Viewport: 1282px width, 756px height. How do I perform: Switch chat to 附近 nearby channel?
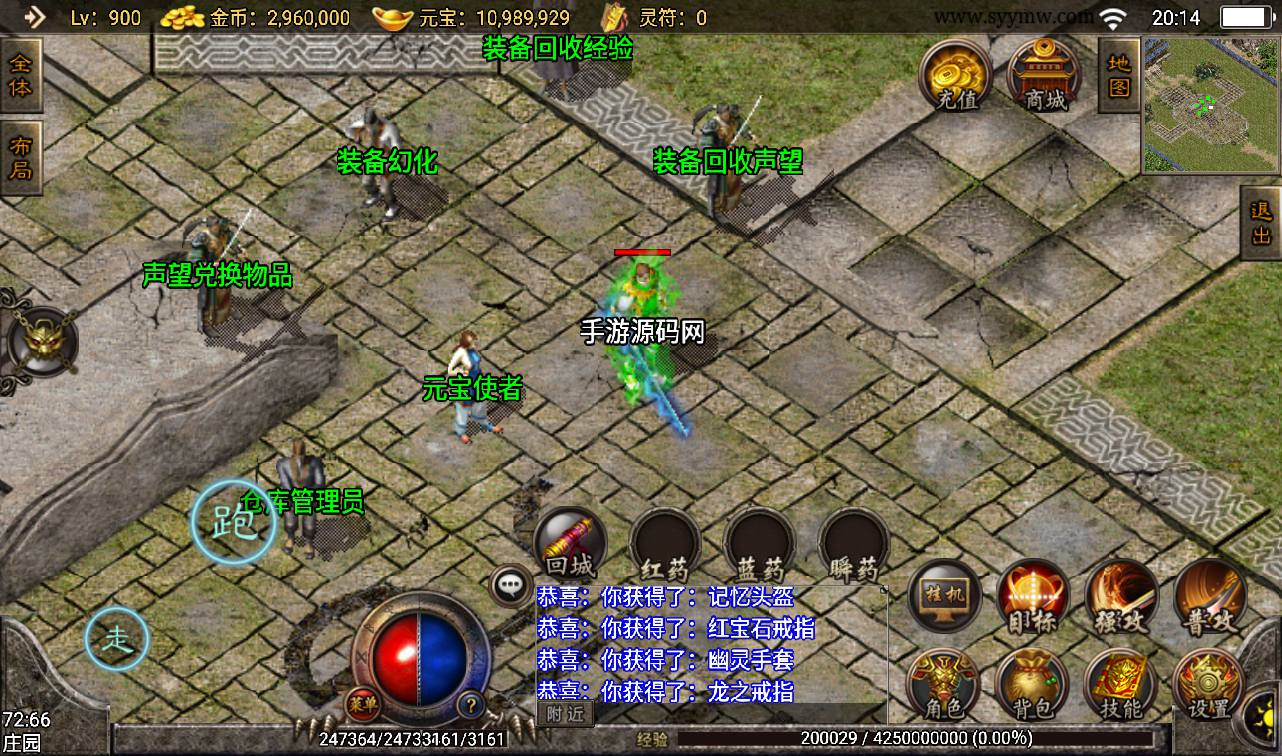pyautogui.click(x=565, y=714)
